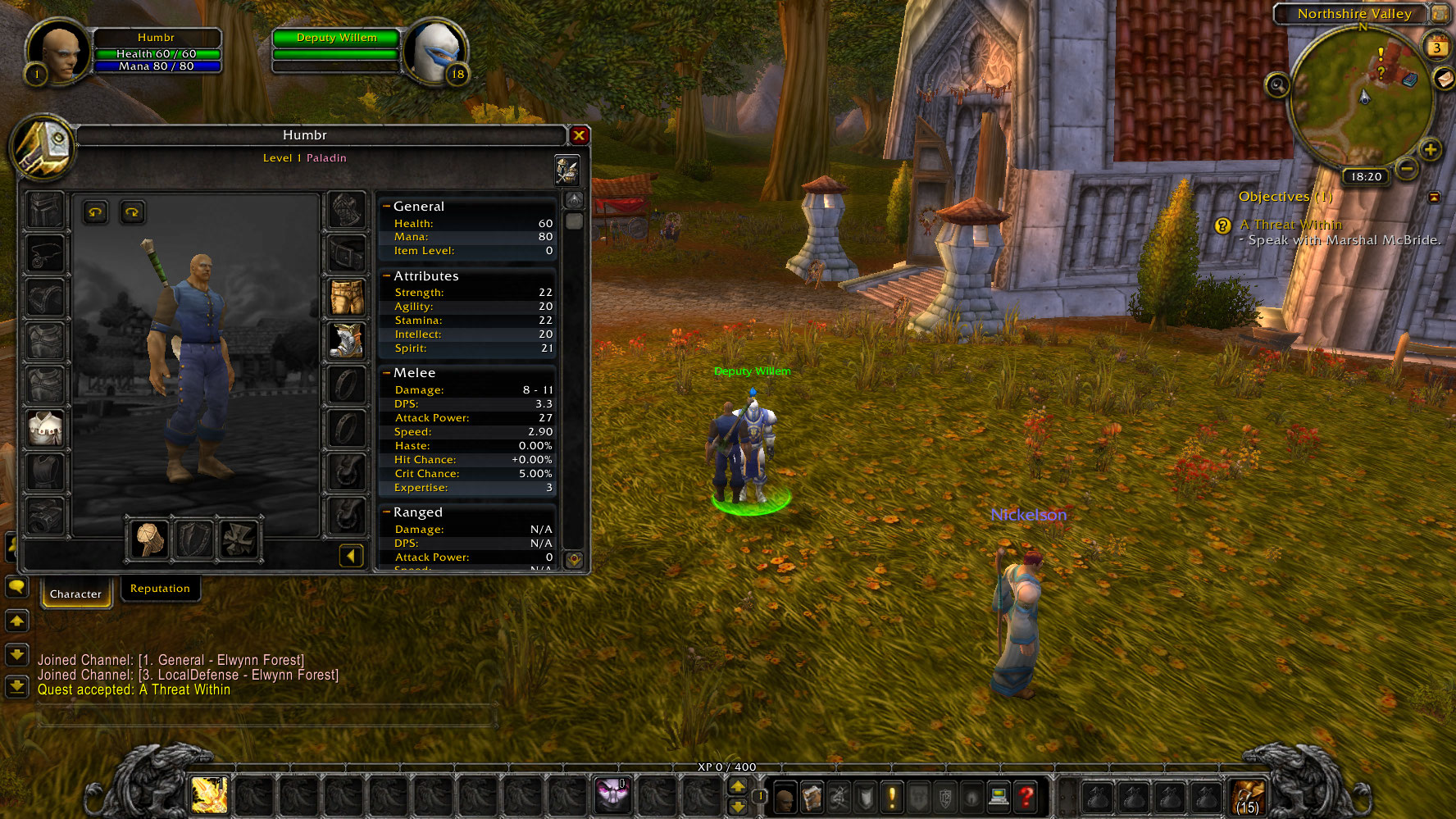Close the Humbr character window
The width and height of the screenshot is (1456, 819).
click(x=579, y=135)
